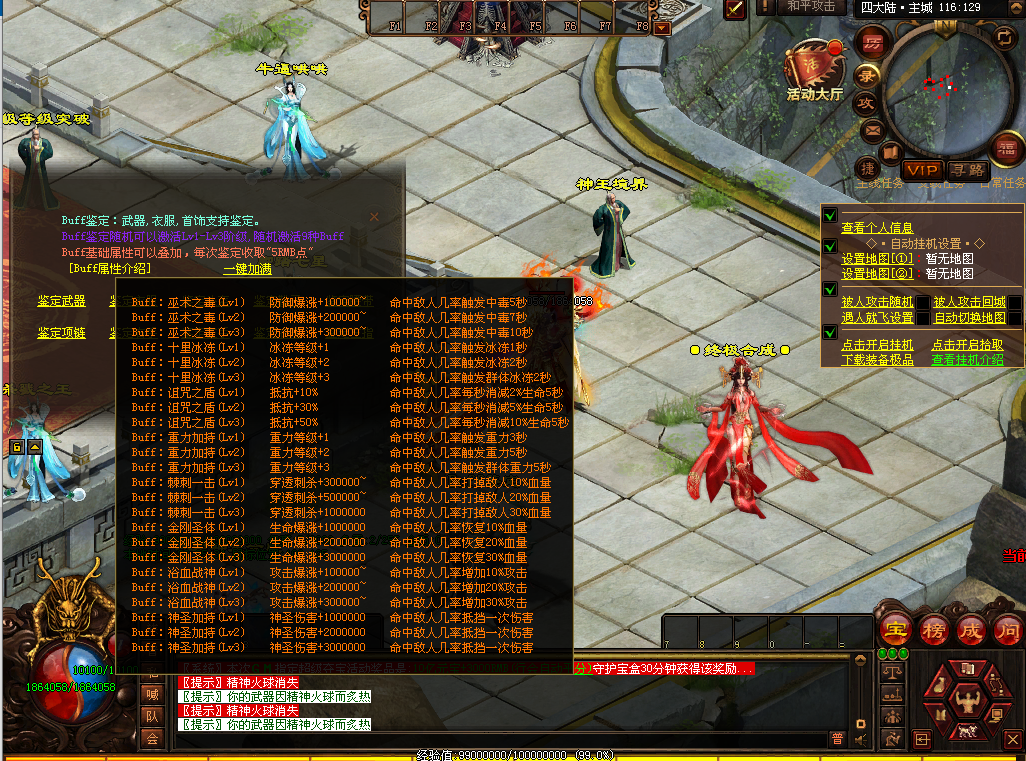Click the 查看个人信息 link
The width and height of the screenshot is (1026, 761).
pyautogui.click(x=877, y=228)
